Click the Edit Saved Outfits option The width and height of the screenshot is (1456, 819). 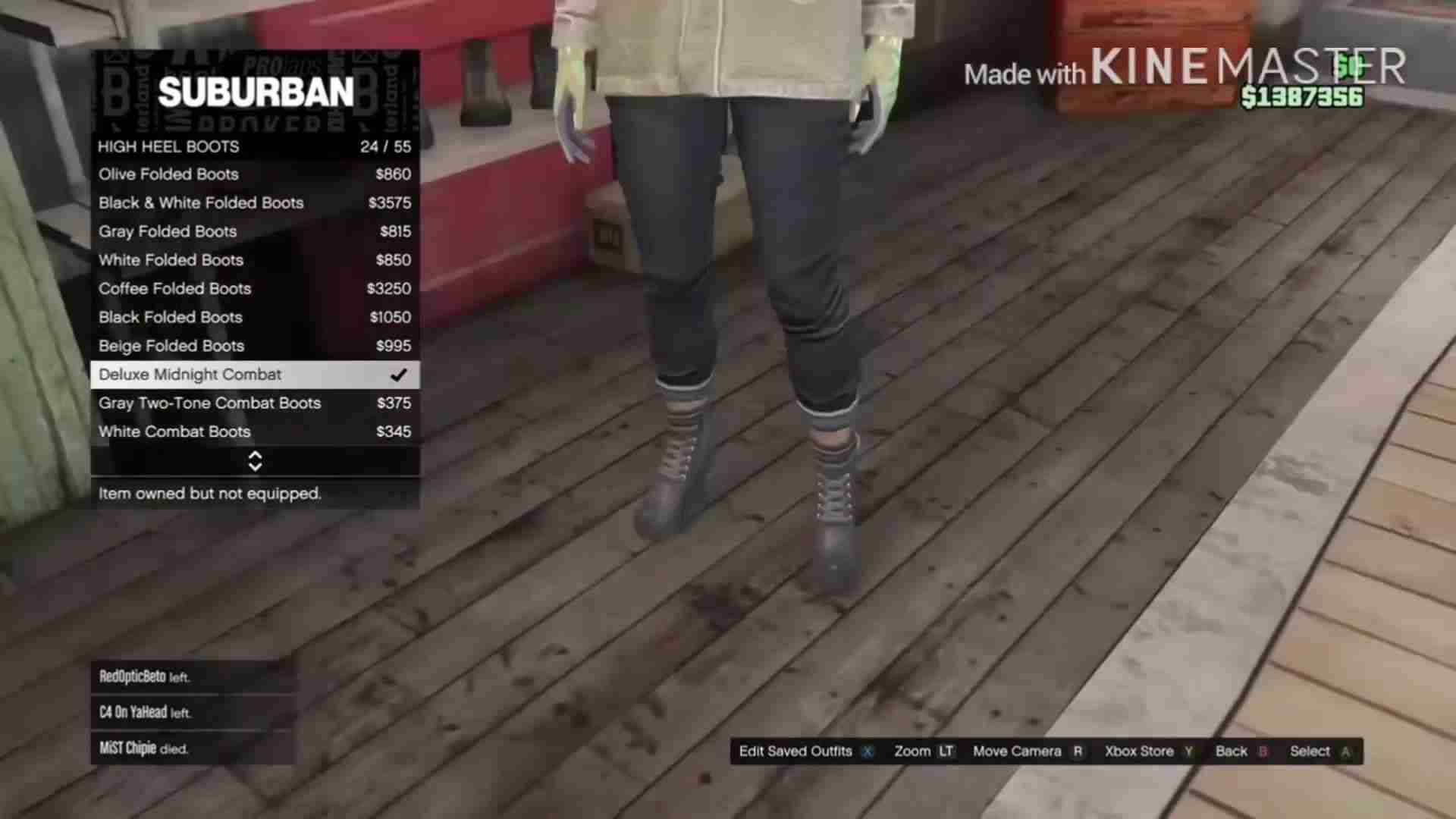(795, 751)
